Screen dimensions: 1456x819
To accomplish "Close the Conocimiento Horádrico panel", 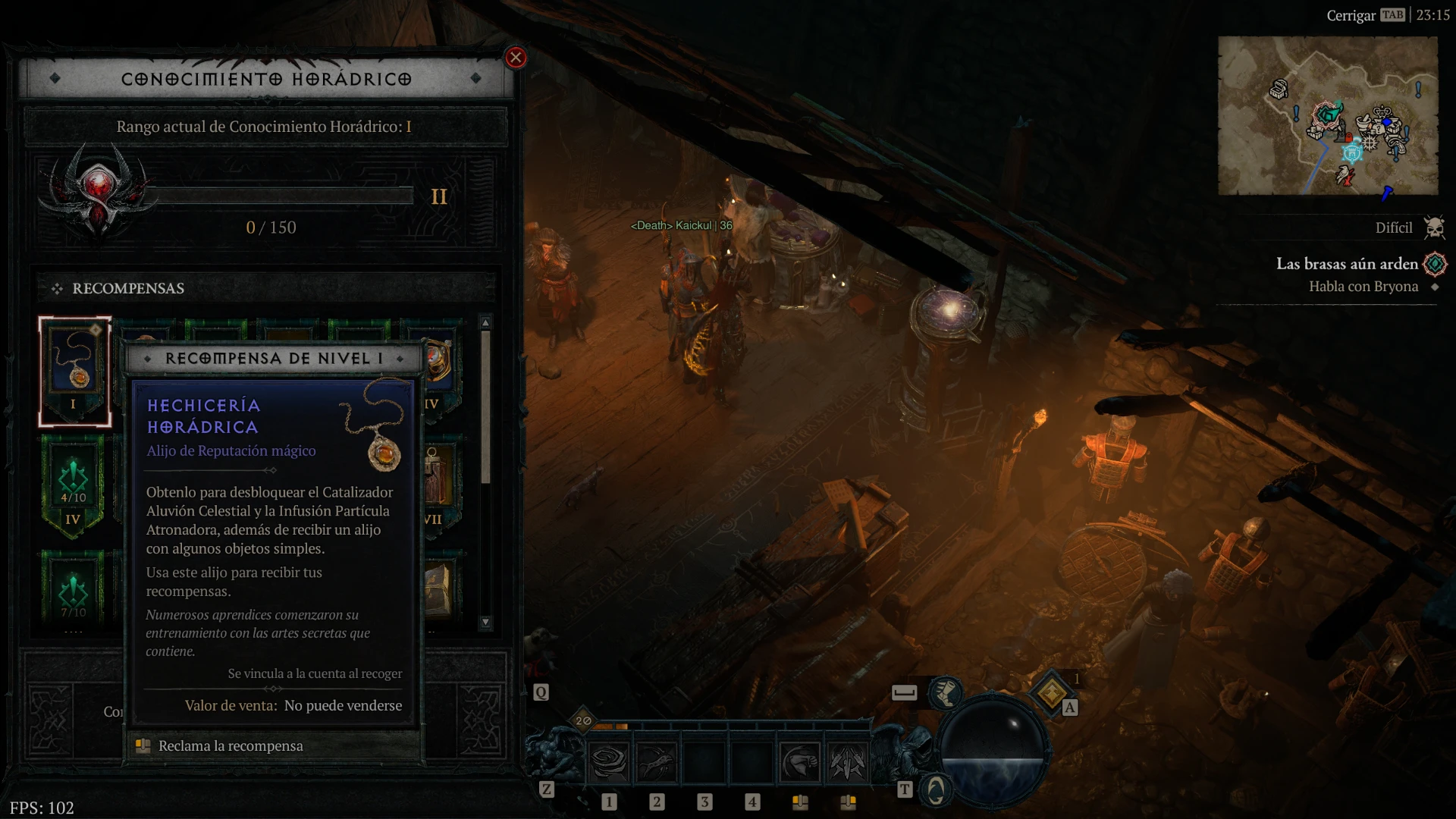I will pos(516,58).
